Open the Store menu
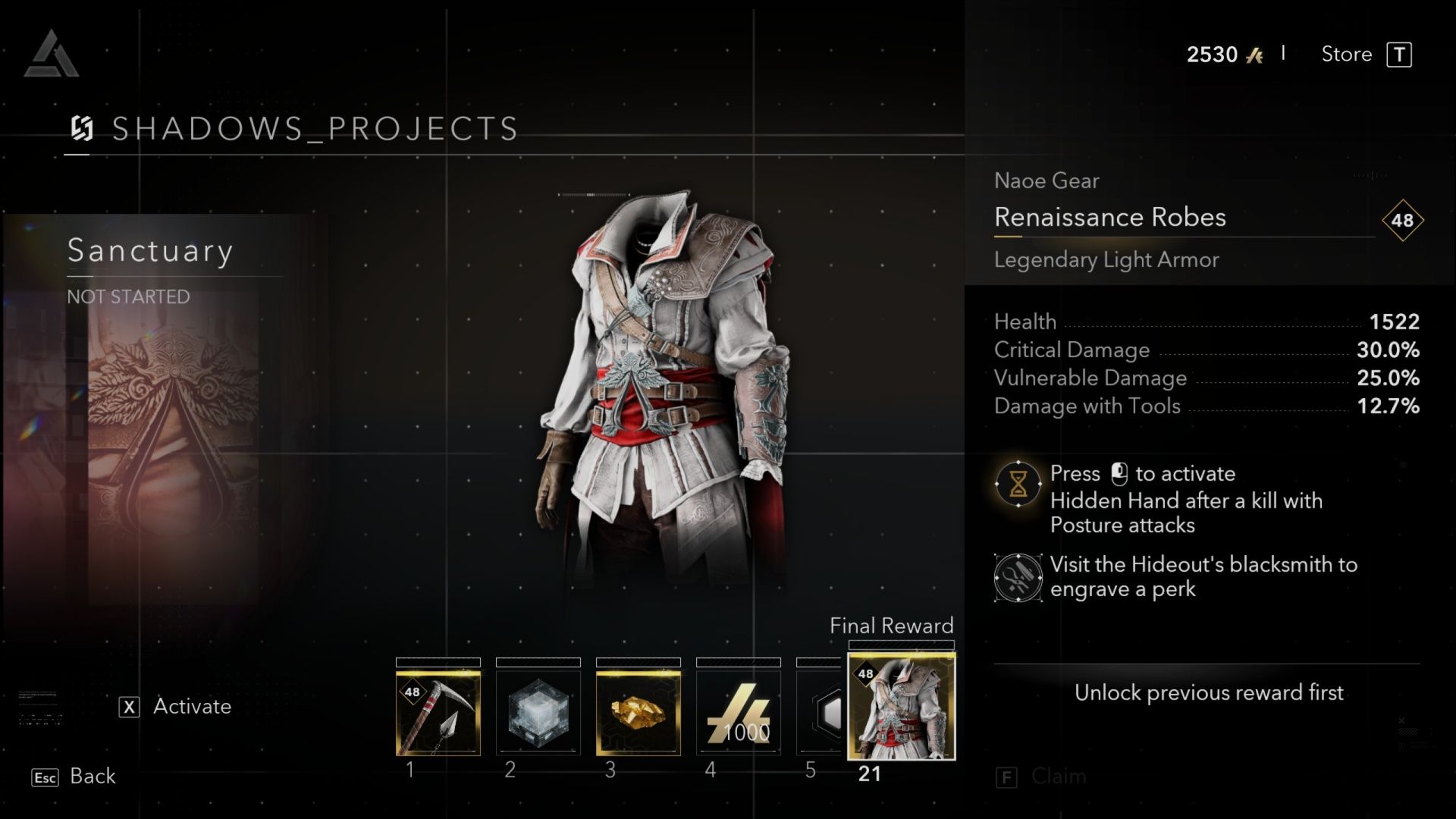 (1346, 54)
